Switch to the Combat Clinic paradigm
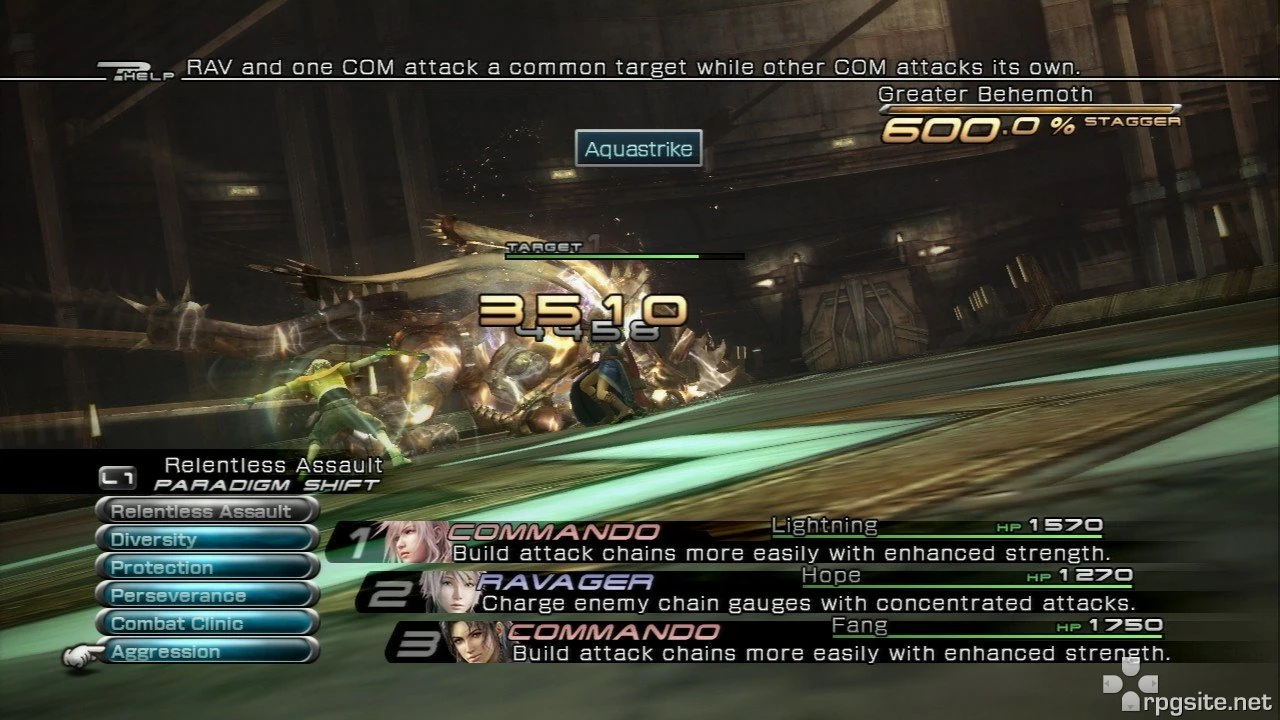Image resolution: width=1280 pixels, height=720 pixels. pos(205,622)
